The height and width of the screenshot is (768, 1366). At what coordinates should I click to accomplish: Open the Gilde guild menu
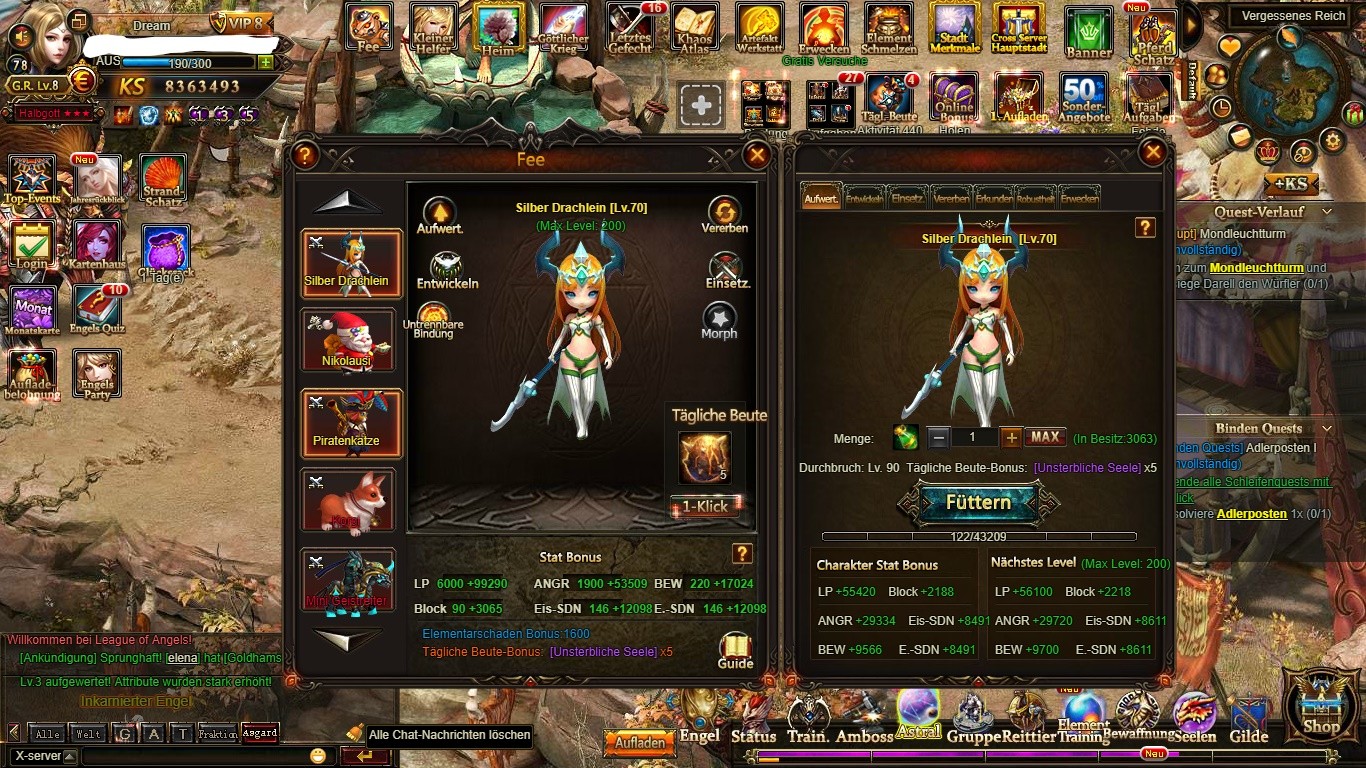(1248, 723)
